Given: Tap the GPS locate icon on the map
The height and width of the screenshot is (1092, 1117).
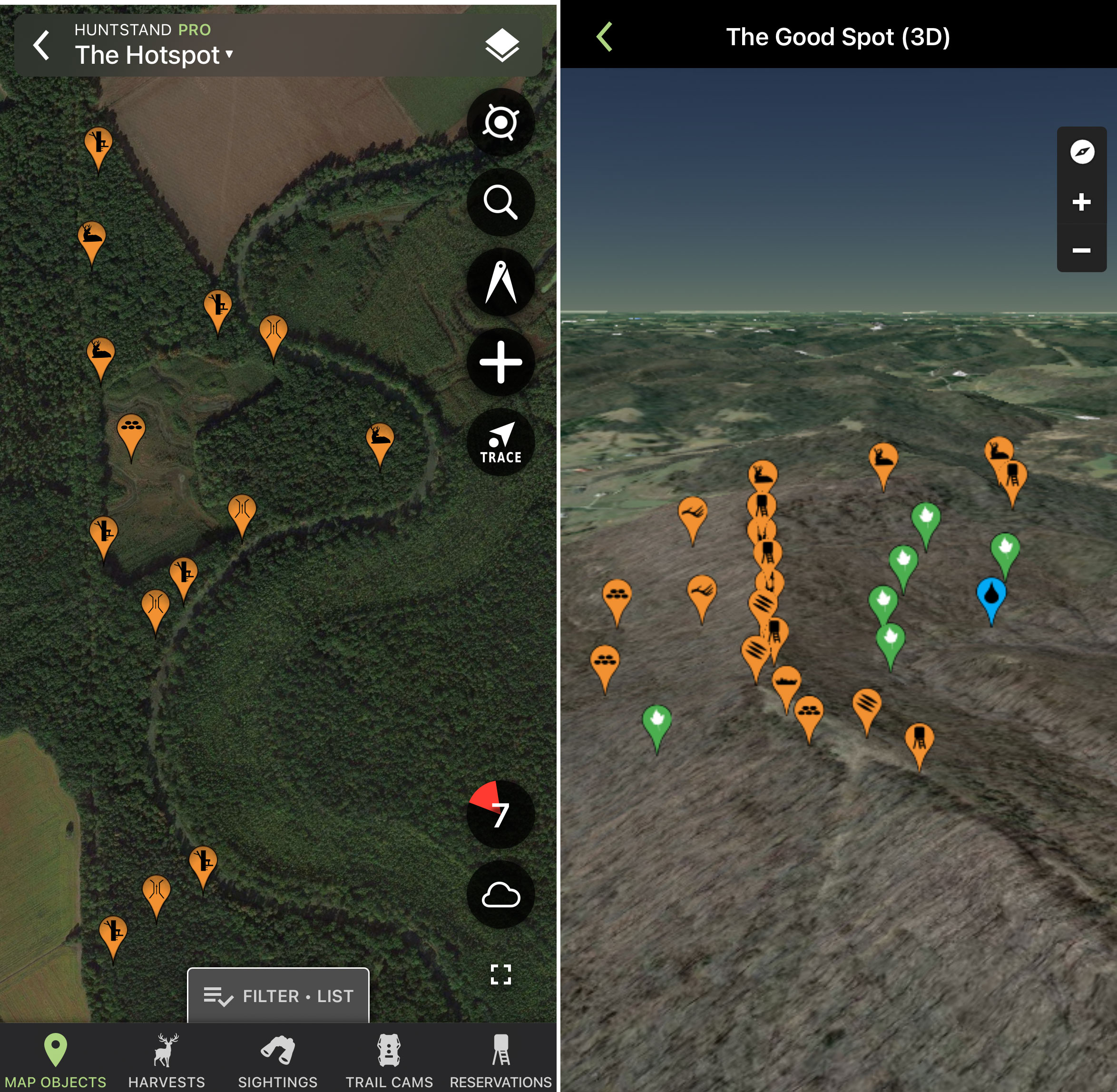Looking at the screenshot, I should [500, 122].
